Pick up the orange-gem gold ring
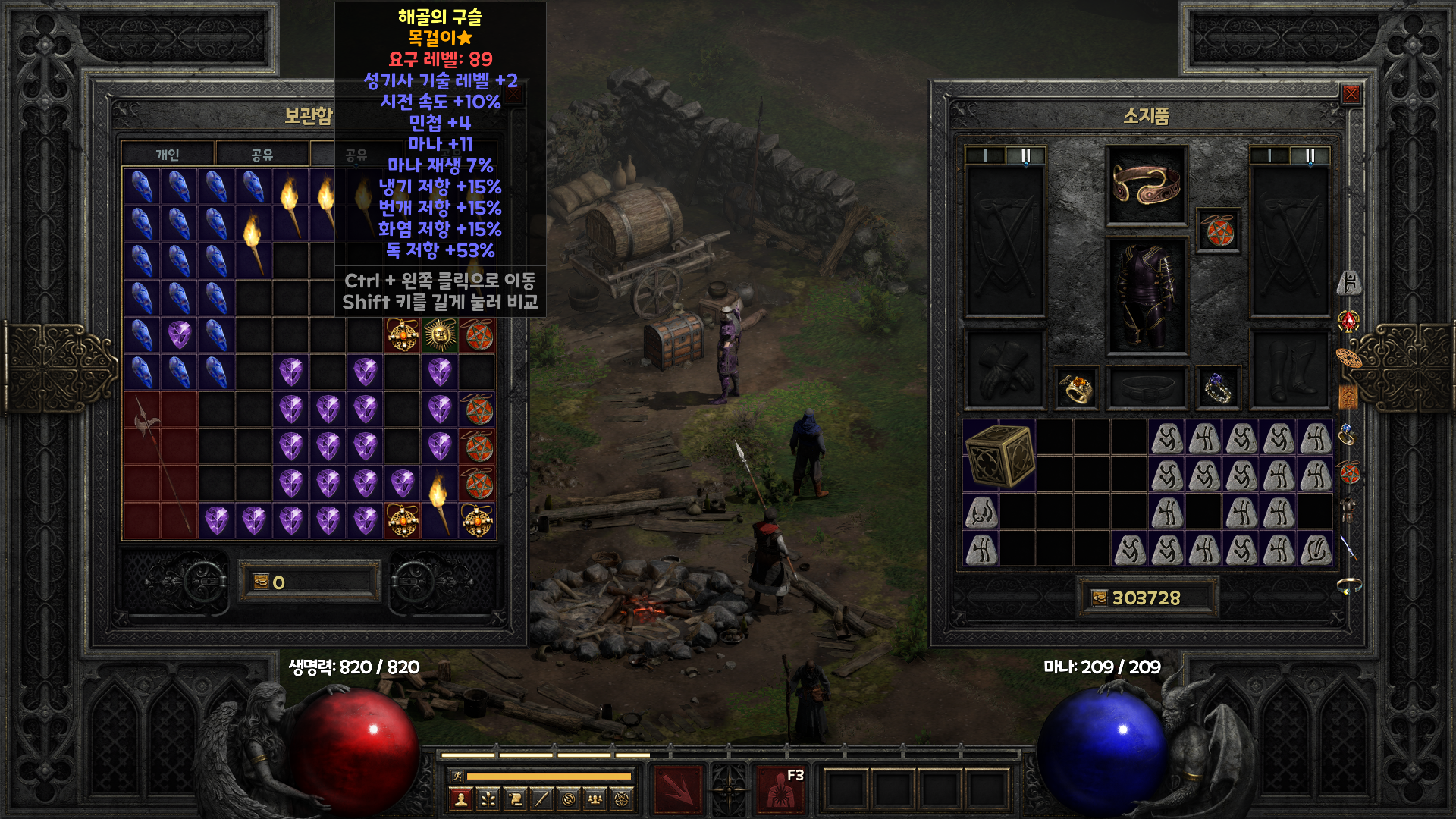Viewport: 1456px width, 819px height. point(1075,388)
